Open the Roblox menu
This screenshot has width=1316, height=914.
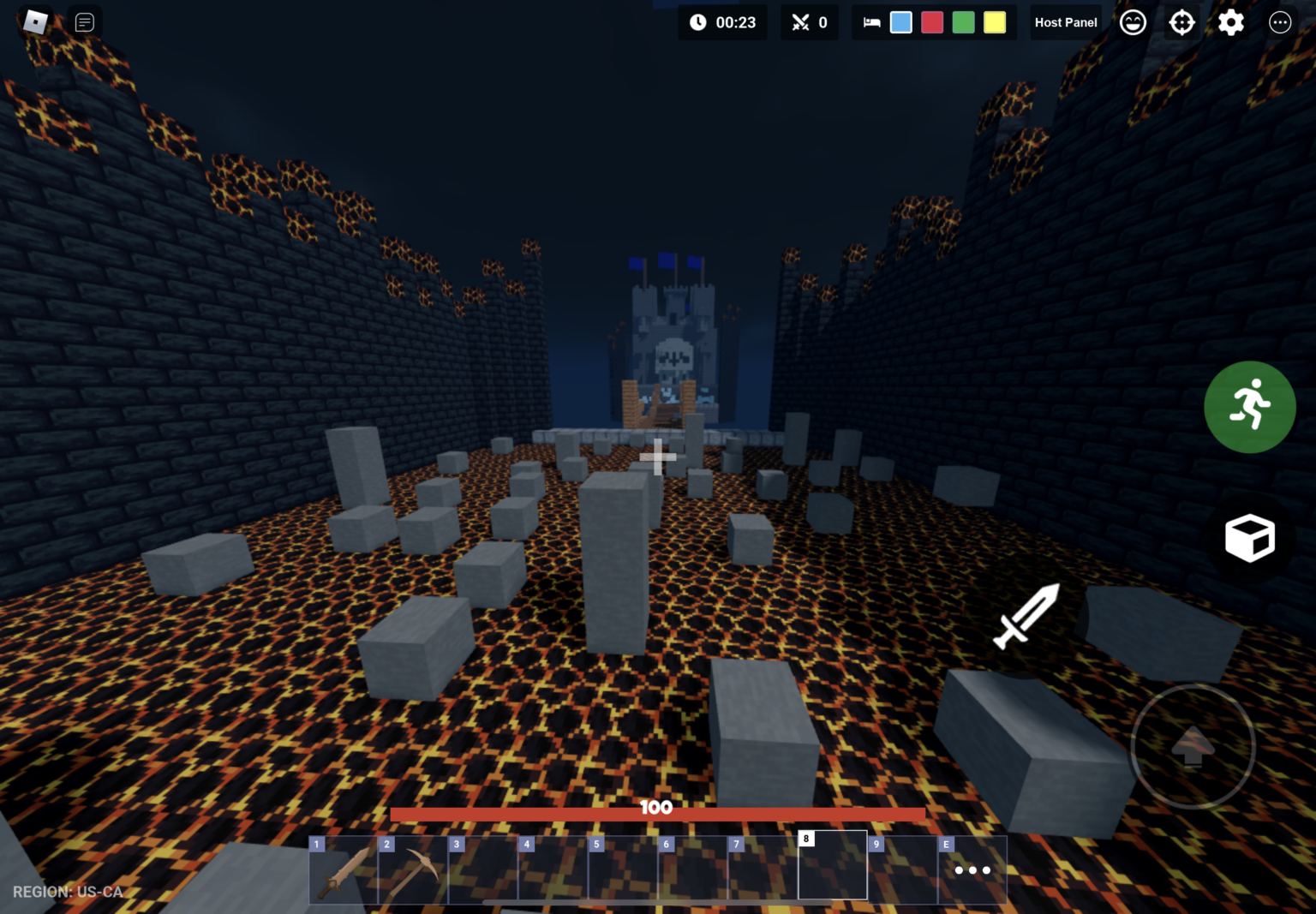(x=35, y=21)
